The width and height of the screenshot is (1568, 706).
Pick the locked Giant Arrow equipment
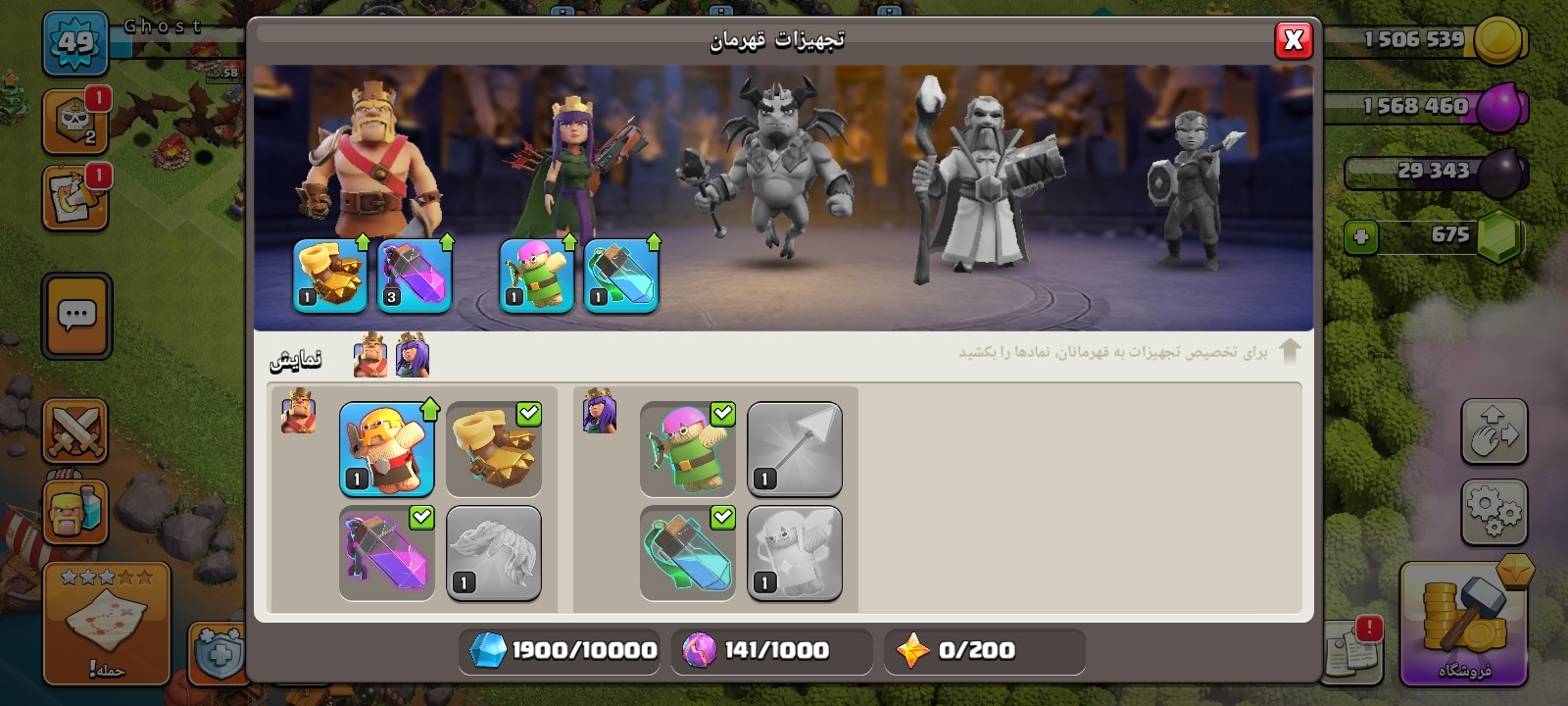795,448
